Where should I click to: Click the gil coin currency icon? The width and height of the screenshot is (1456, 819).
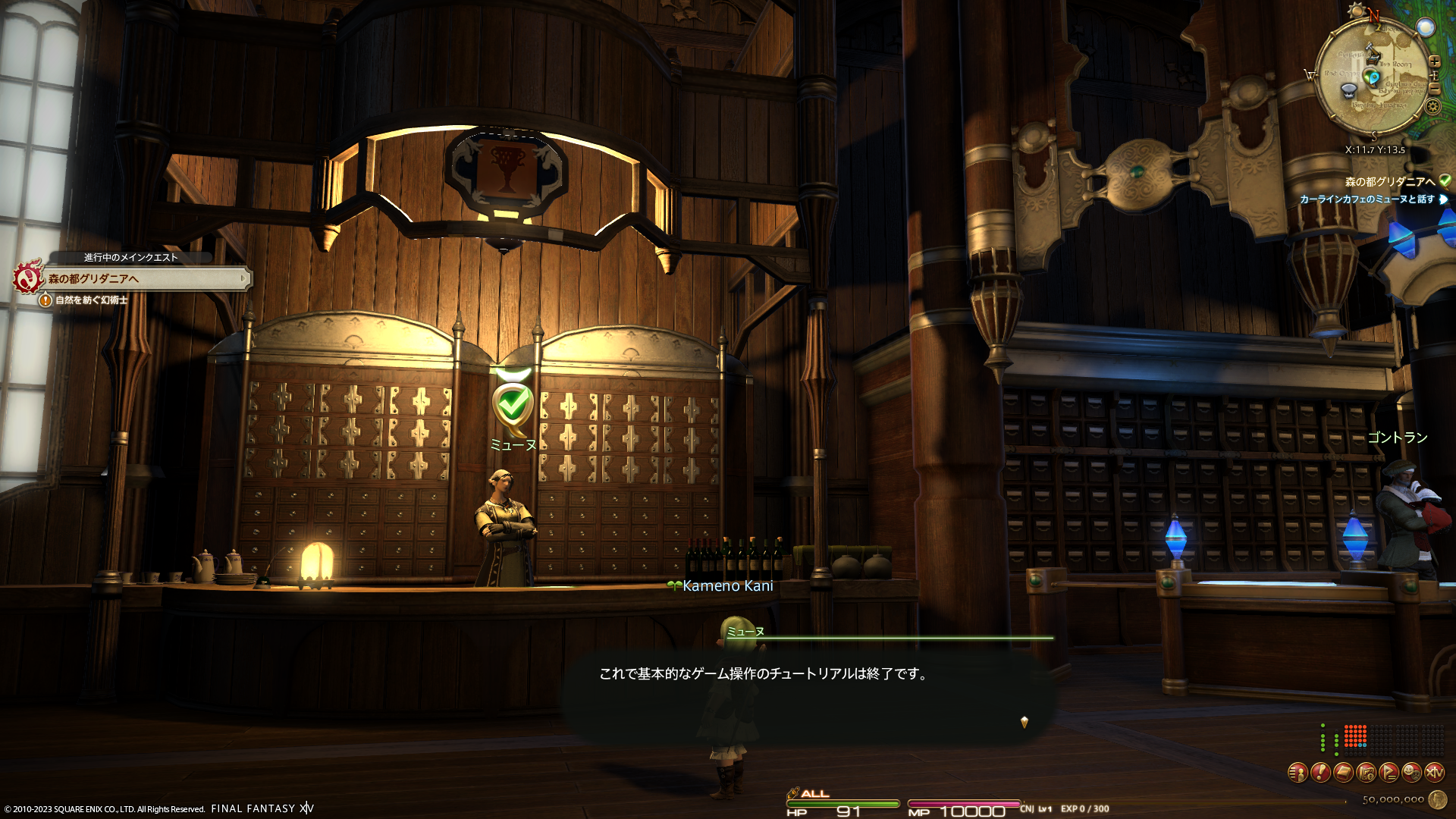click(x=1437, y=799)
